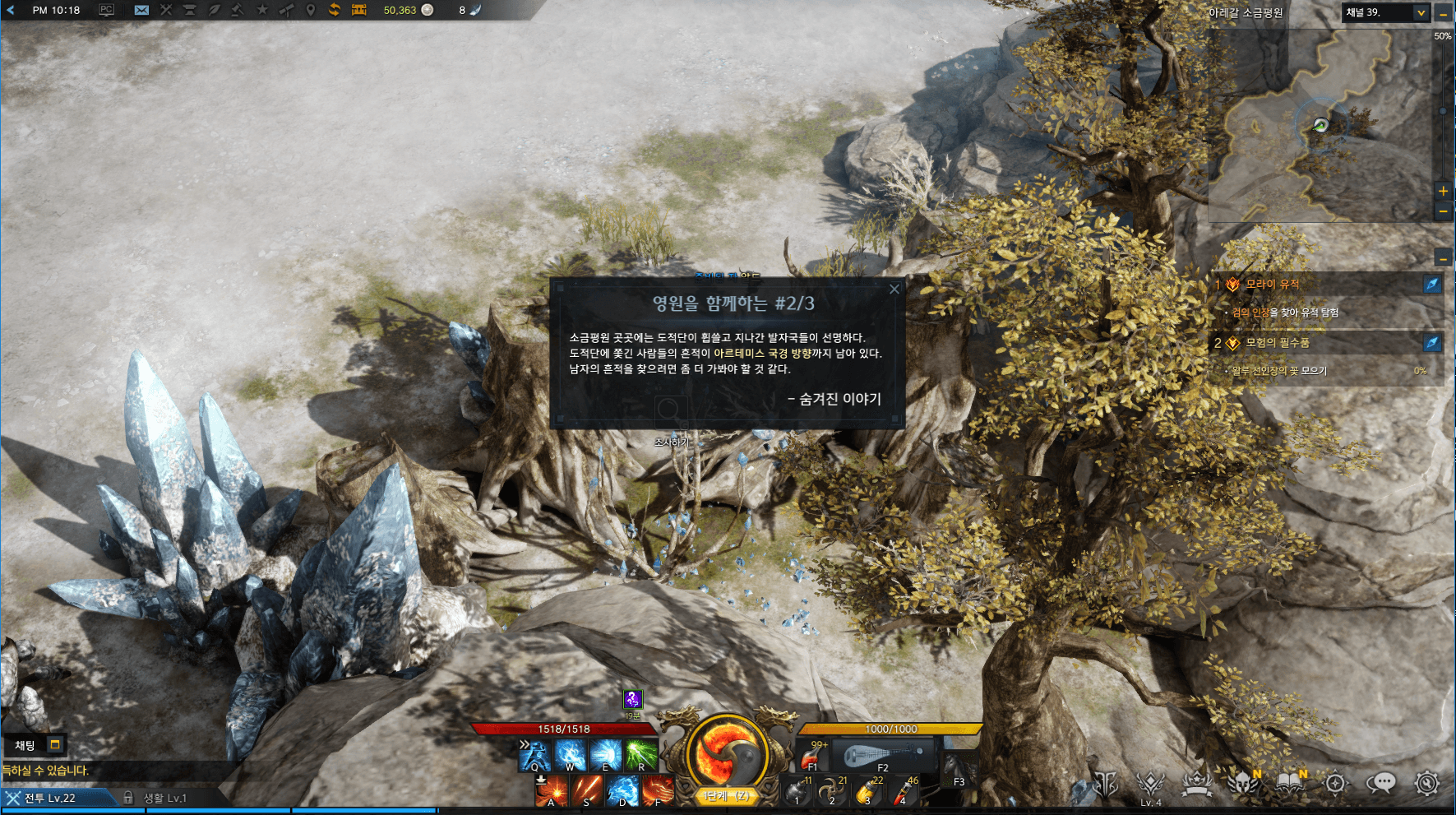Select the 모험의 필수품 quest entry
This screenshot has height=815, width=1456.
(x=1277, y=343)
